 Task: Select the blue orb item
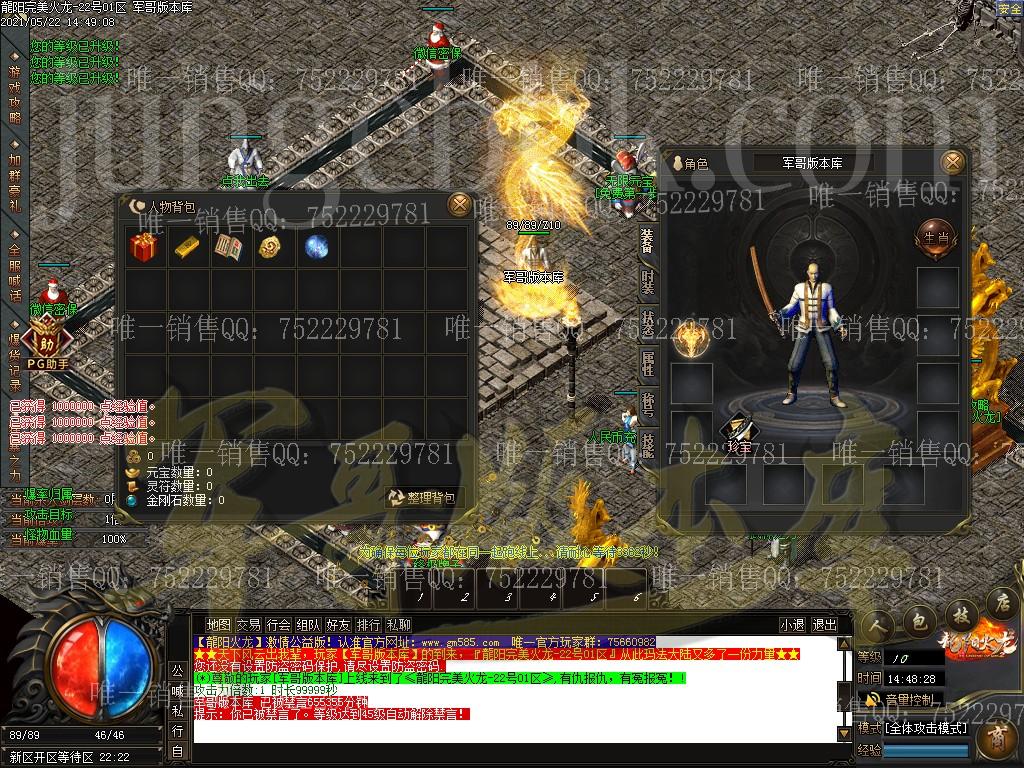click(316, 247)
